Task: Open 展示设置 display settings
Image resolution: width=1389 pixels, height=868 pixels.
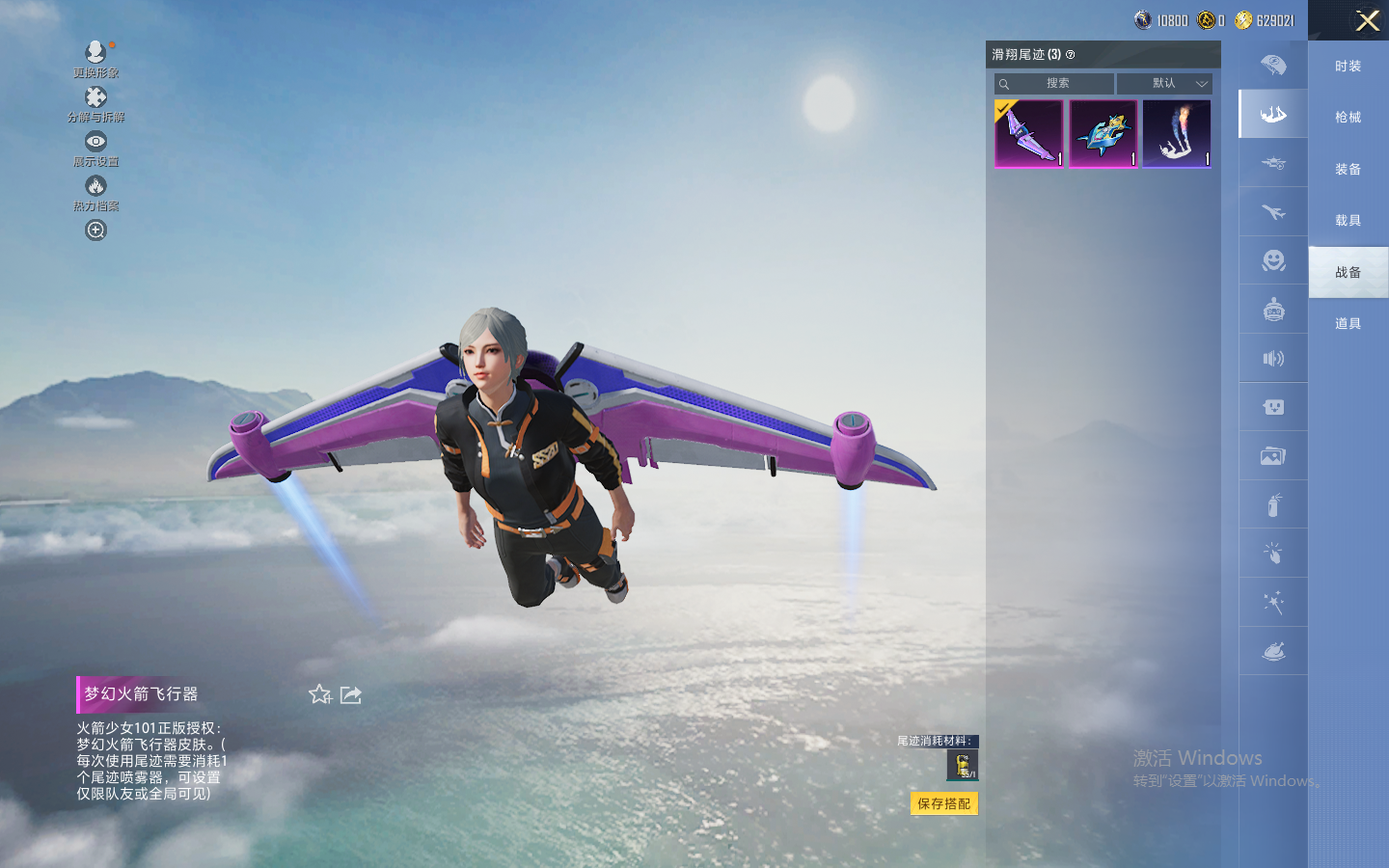Action: tap(95, 148)
